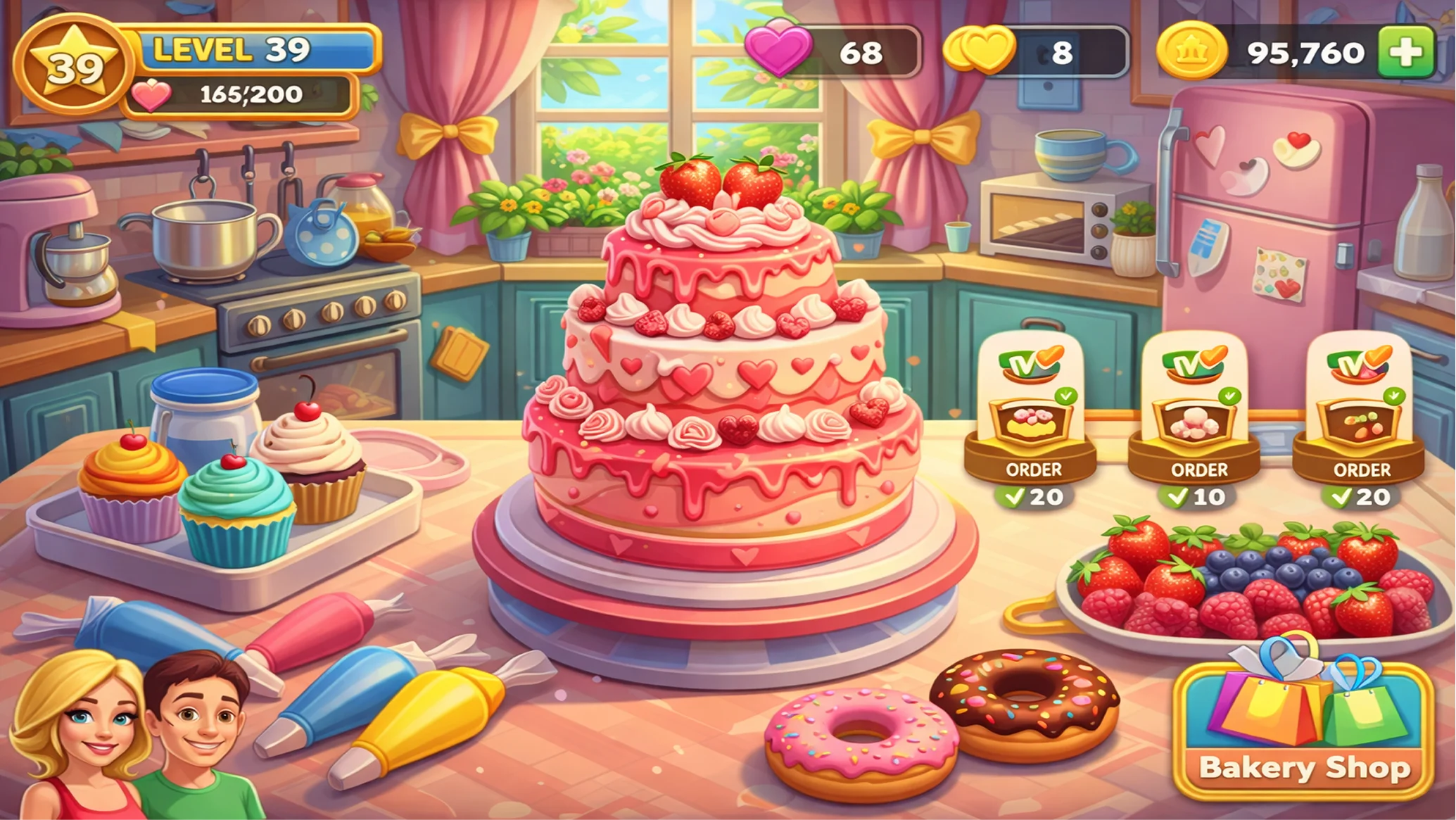Tap the gold hearts counter
The image size is (1456, 820).
pyautogui.click(x=1034, y=51)
